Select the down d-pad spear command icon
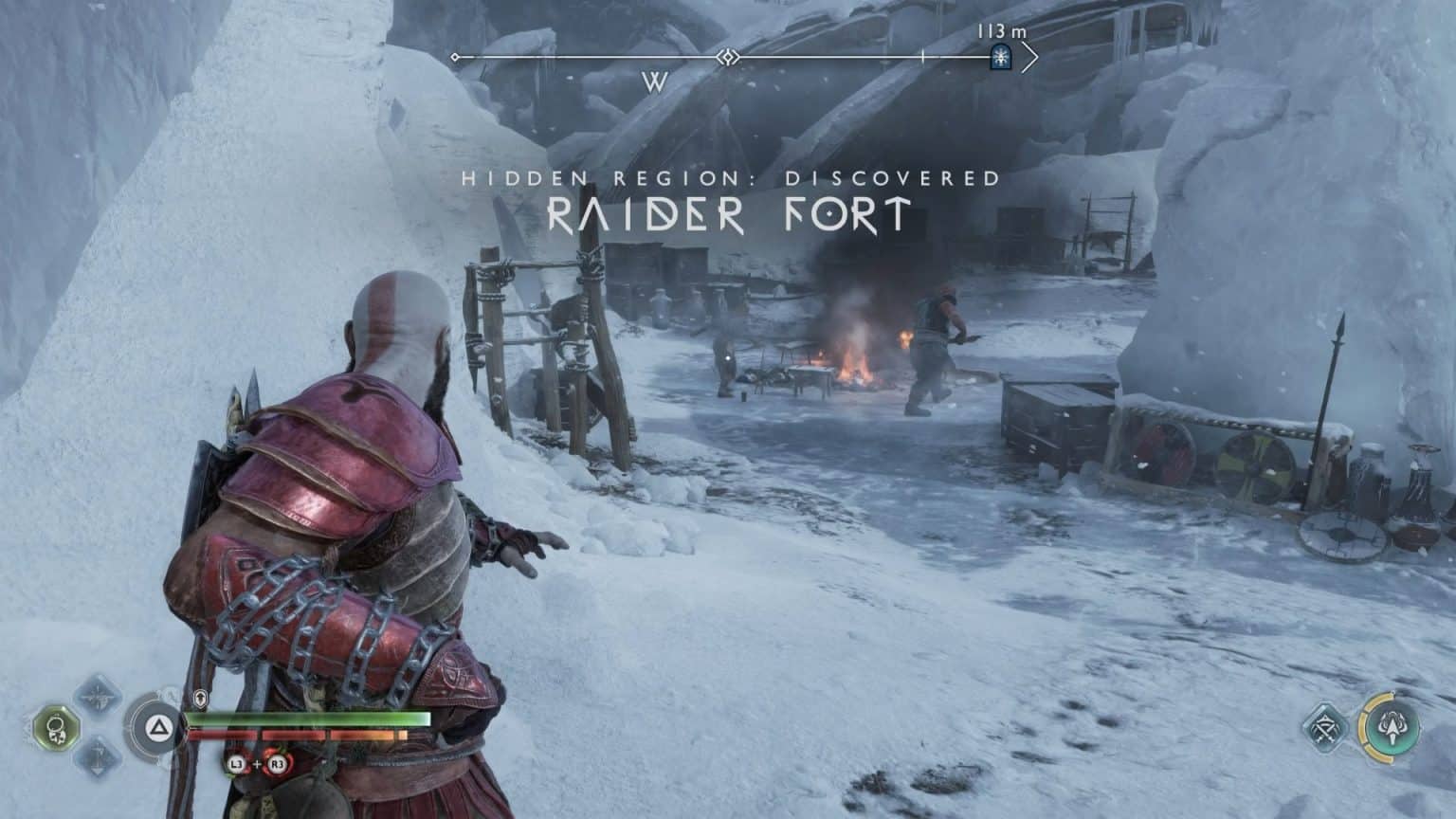The width and height of the screenshot is (1456, 819). tap(100, 758)
